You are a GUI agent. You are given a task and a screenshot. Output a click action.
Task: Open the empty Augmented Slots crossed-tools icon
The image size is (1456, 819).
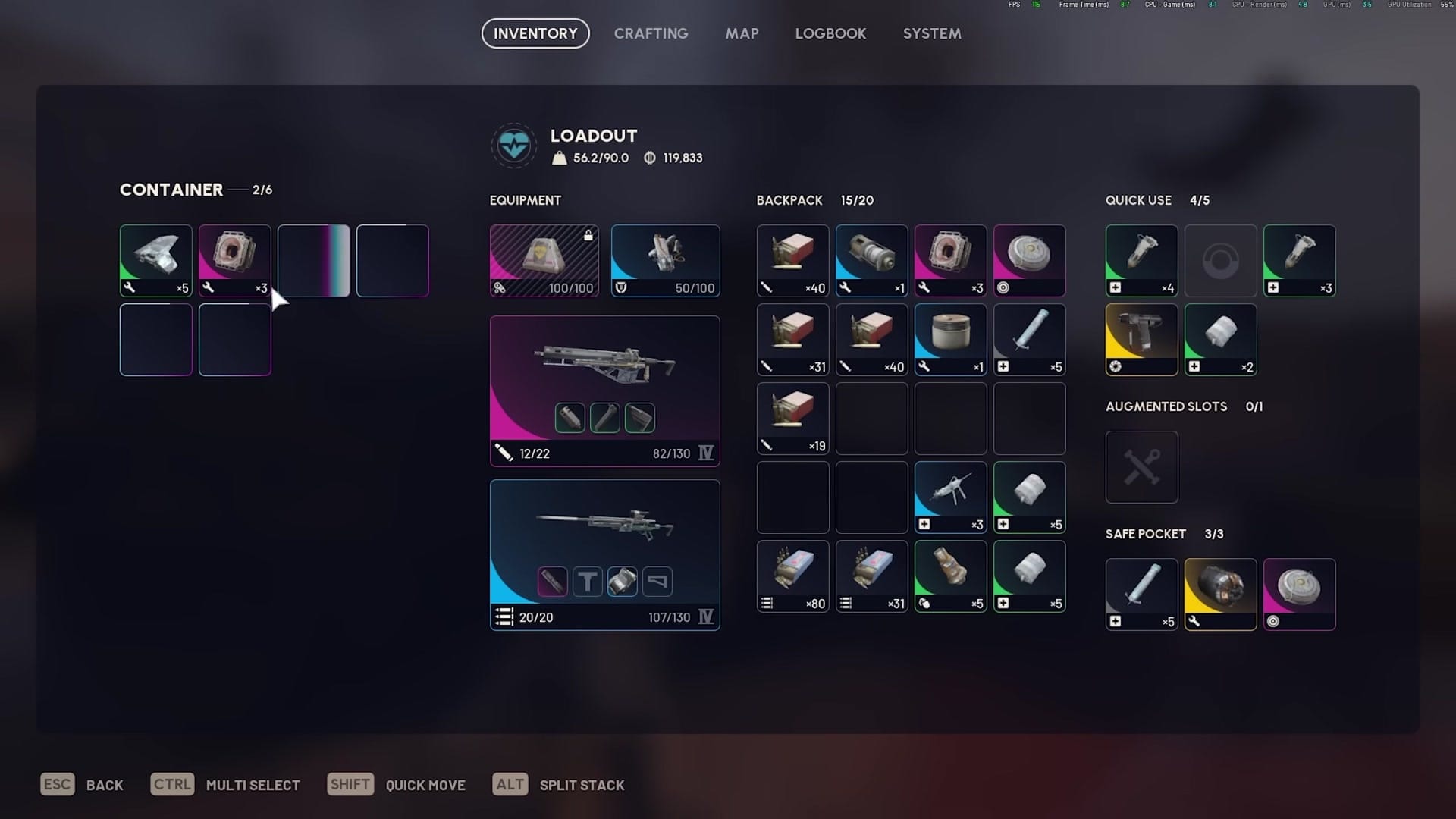coord(1141,466)
